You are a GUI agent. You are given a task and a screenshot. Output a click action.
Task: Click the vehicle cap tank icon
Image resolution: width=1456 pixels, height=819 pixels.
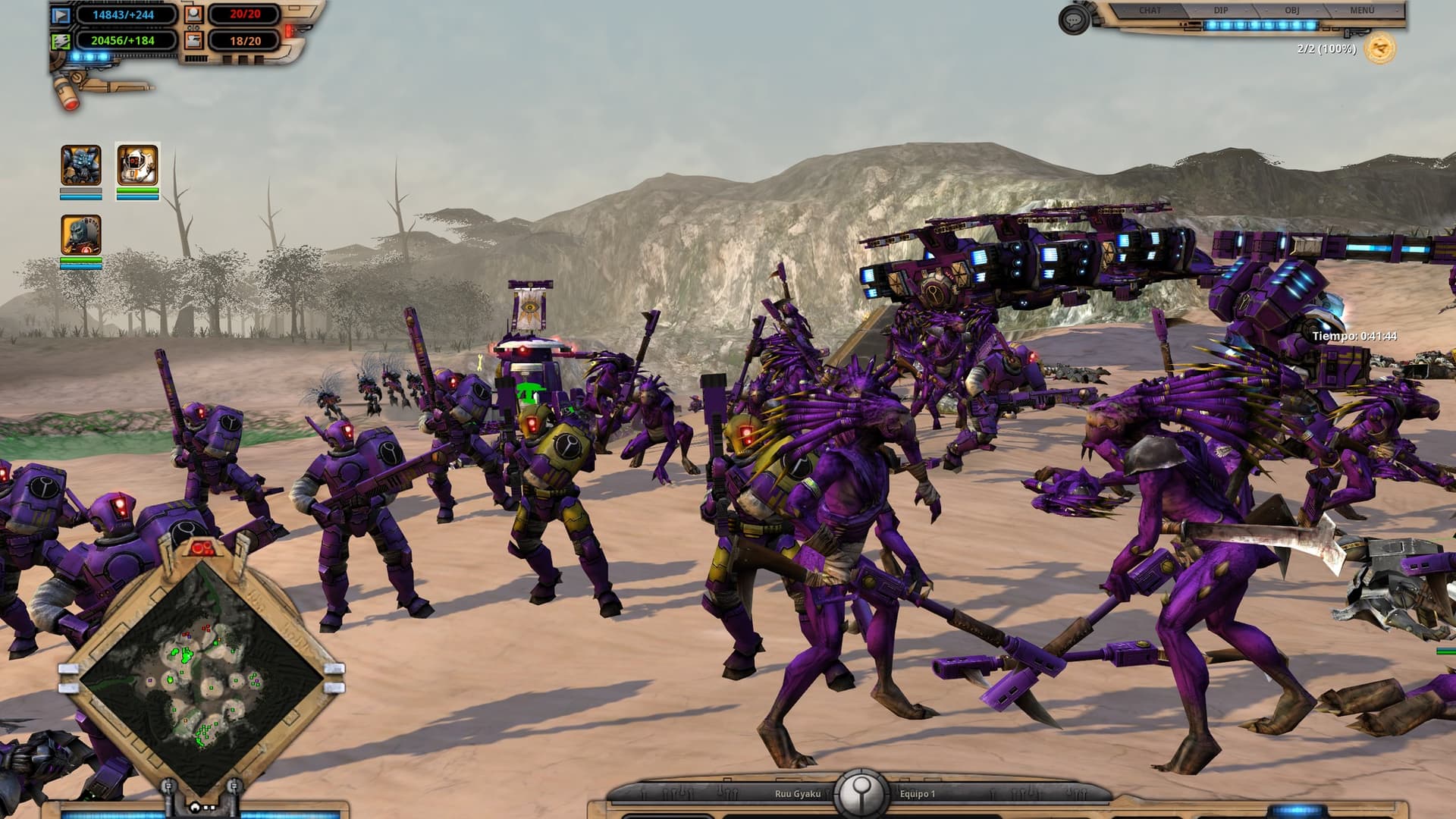195,41
